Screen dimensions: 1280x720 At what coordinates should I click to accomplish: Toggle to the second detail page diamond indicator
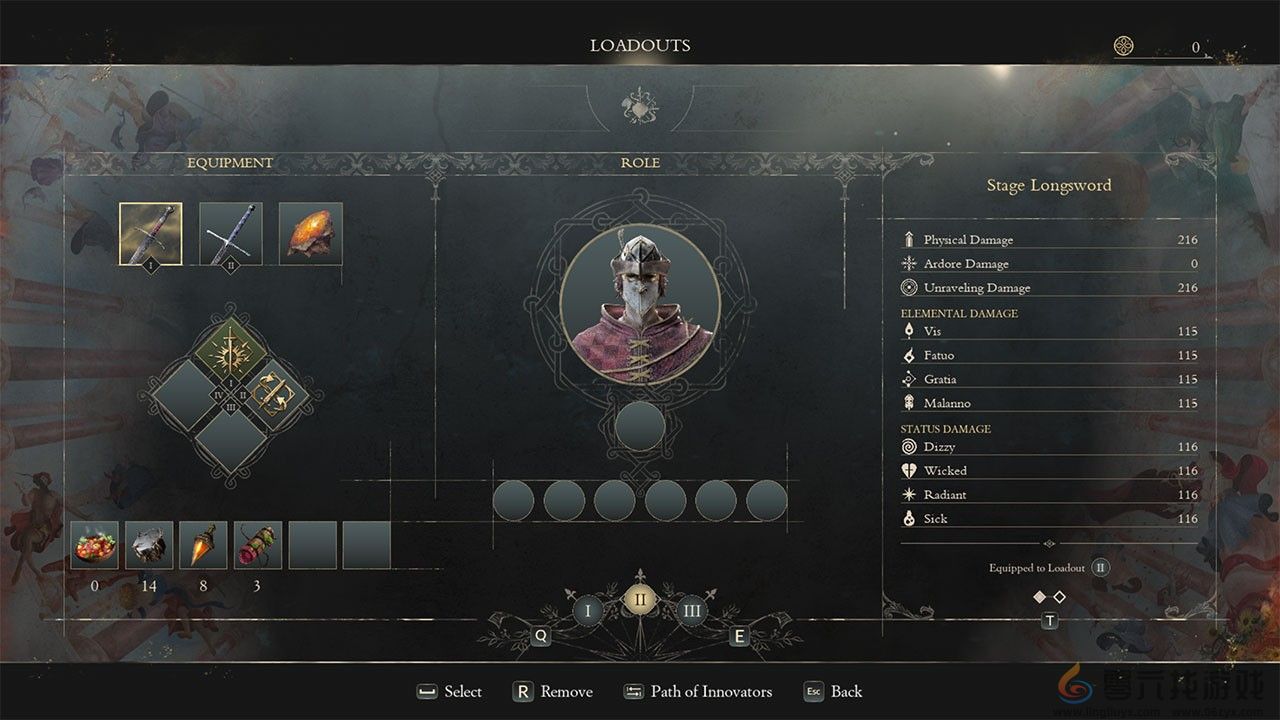click(1059, 597)
